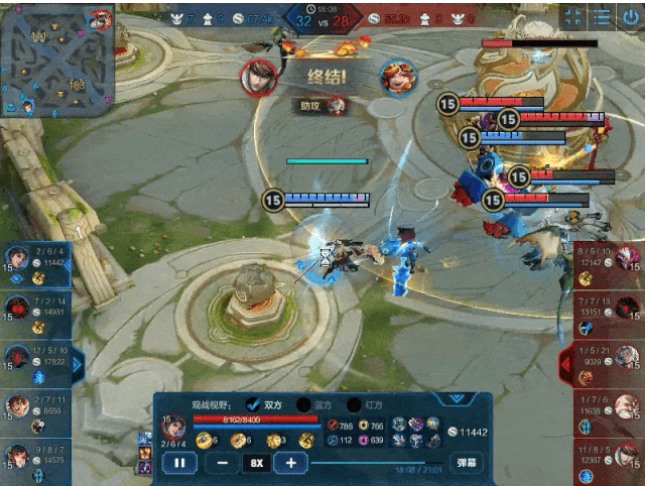Increase playback speed with the plus button

tap(291, 463)
